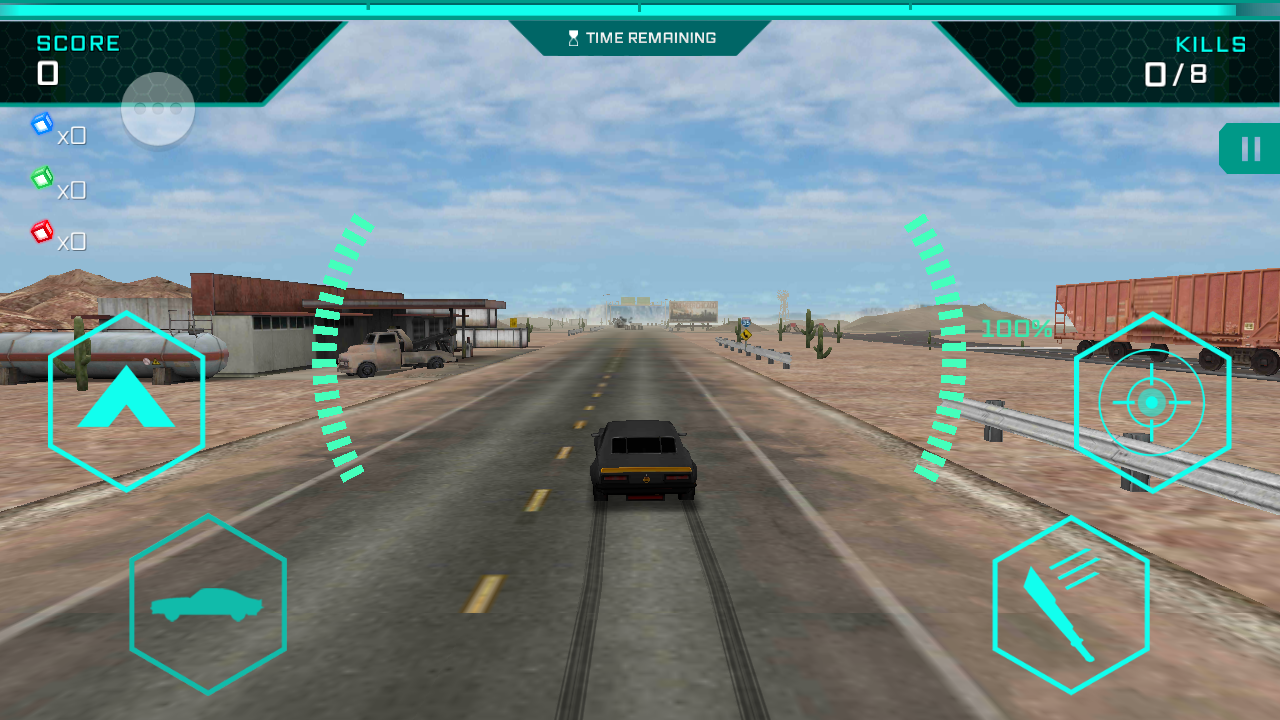
Task: Click the green gem pickup icon
Action: tap(42, 177)
